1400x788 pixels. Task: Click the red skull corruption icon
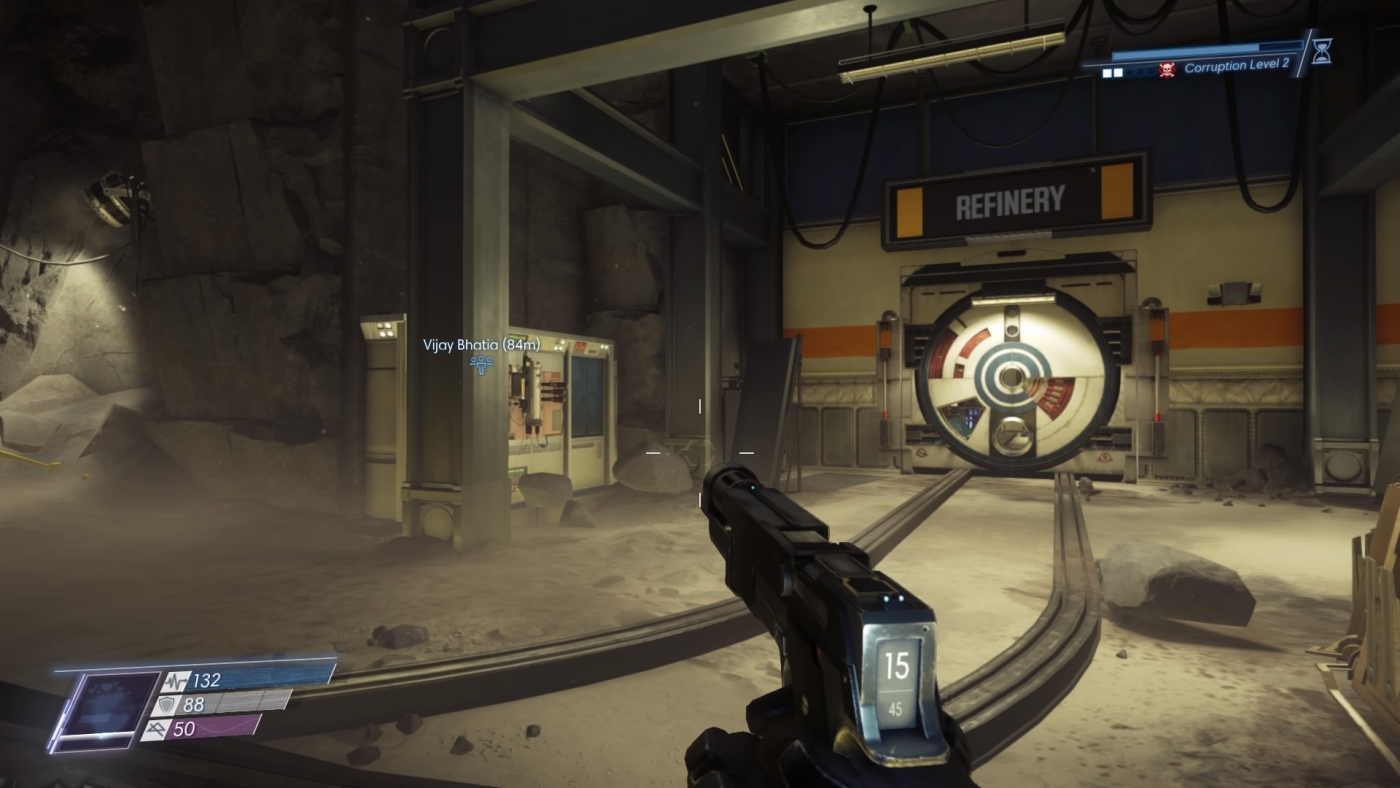click(1167, 71)
